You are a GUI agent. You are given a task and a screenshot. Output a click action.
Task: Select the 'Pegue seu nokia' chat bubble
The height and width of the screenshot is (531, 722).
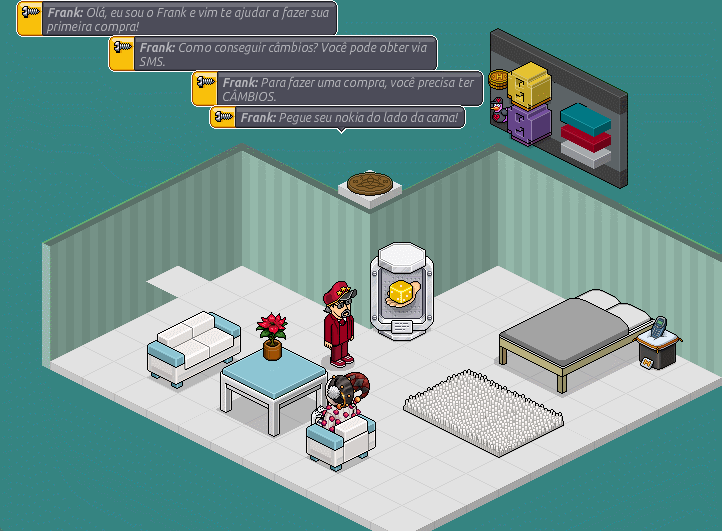338,118
